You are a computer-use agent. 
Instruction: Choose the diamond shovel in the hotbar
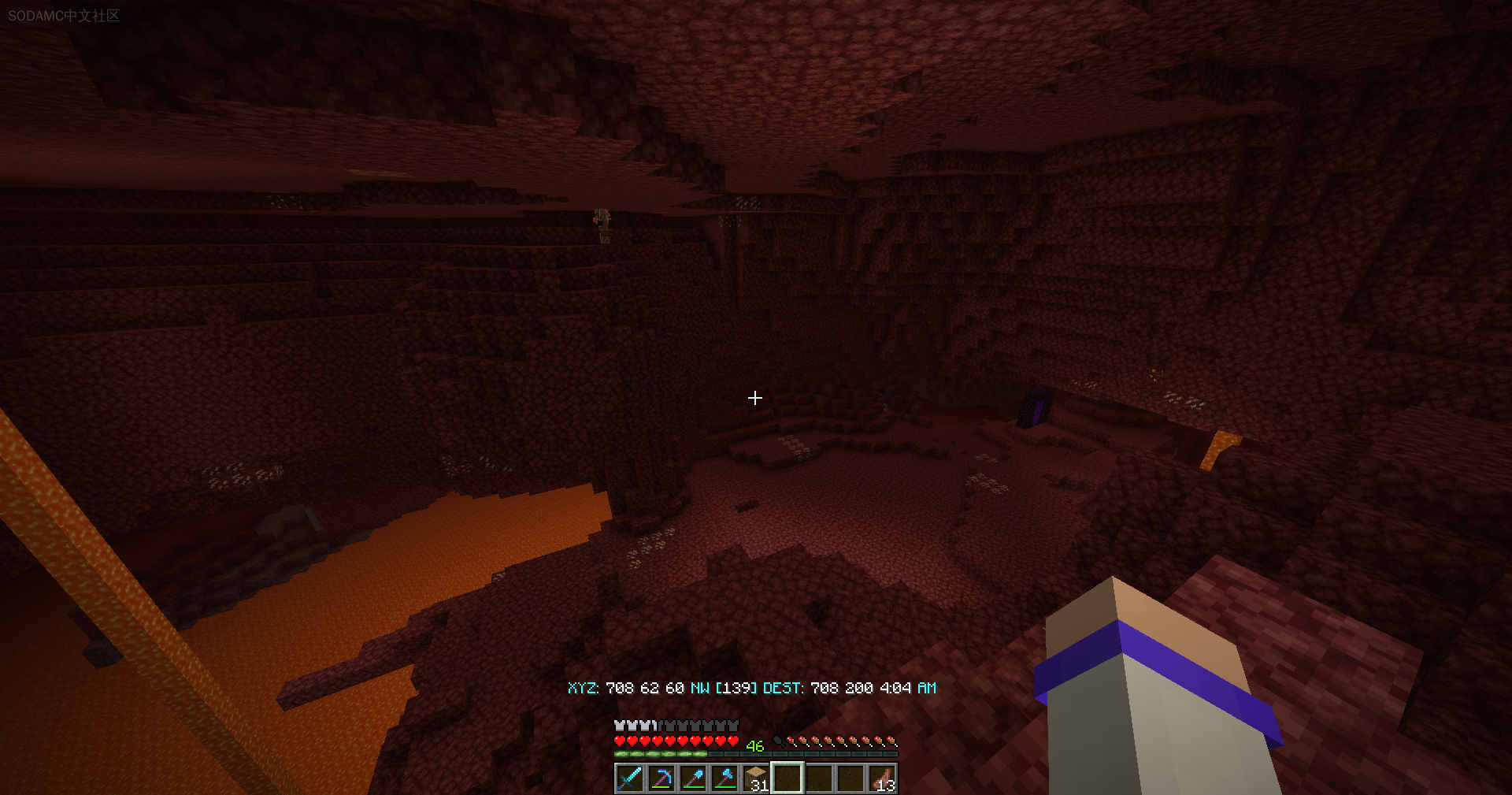pos(692,778)
